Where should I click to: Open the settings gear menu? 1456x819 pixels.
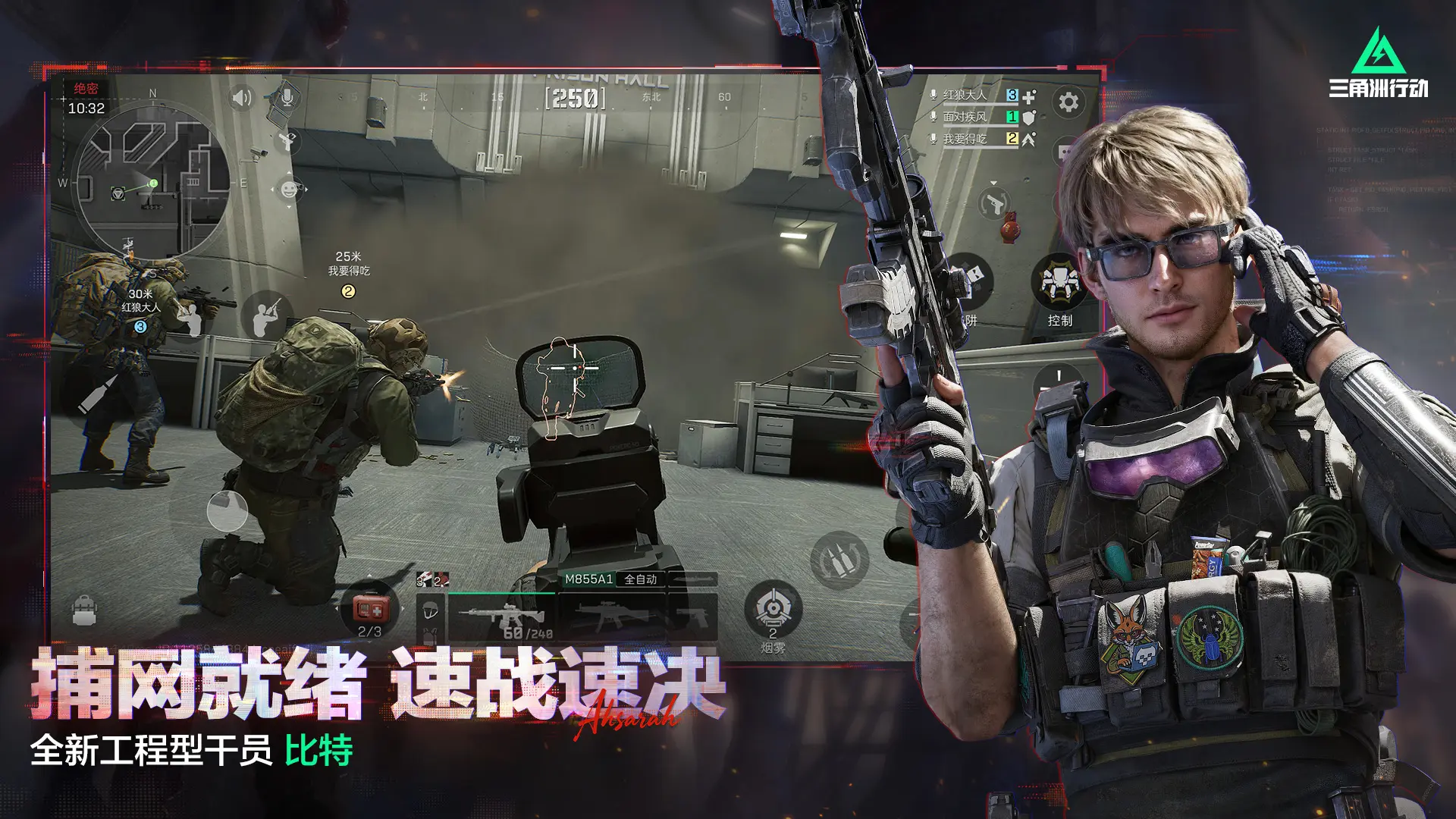coord(1068,101)
